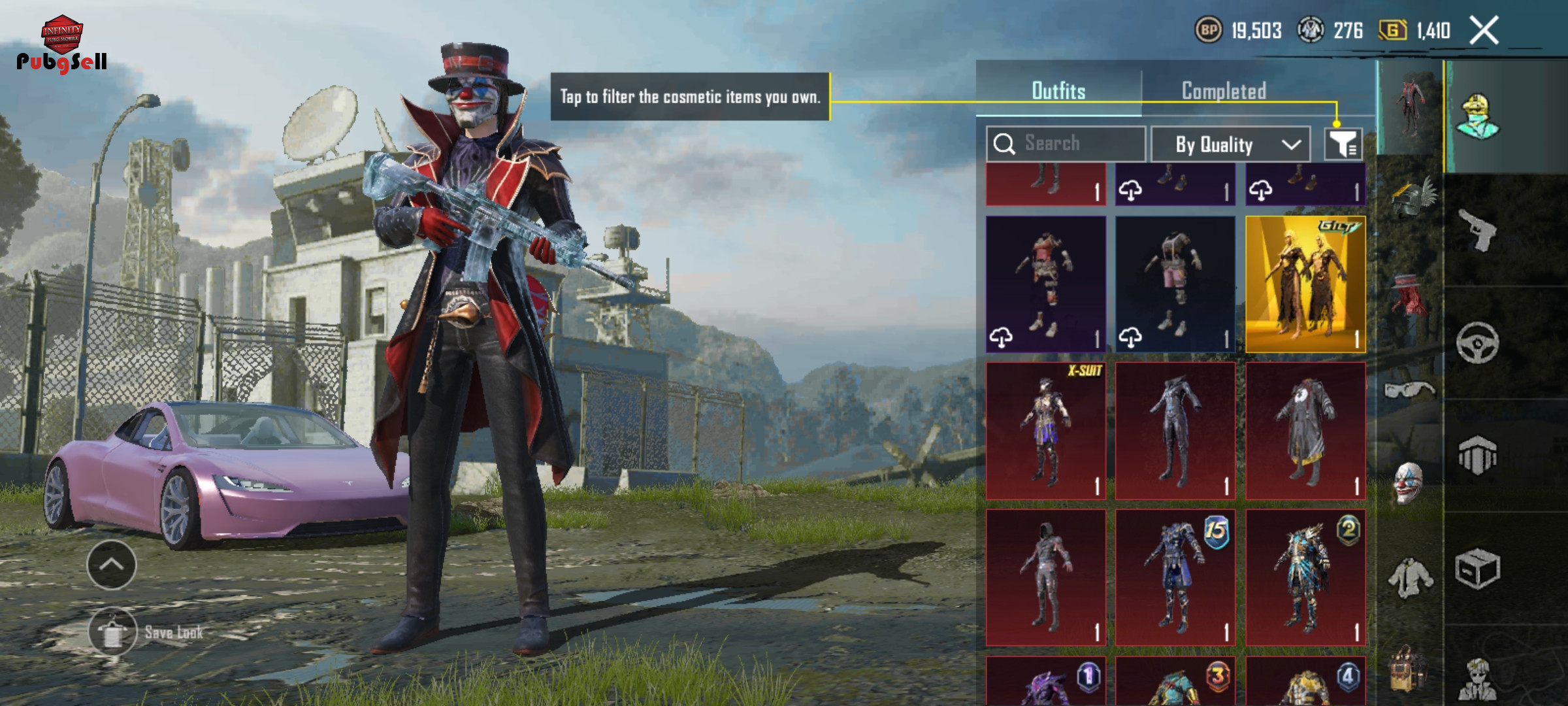This screenshot has width=1568, height=706.
Task: Open the vehicles category steering wheel icon
Action: (x=1478, y=343)
